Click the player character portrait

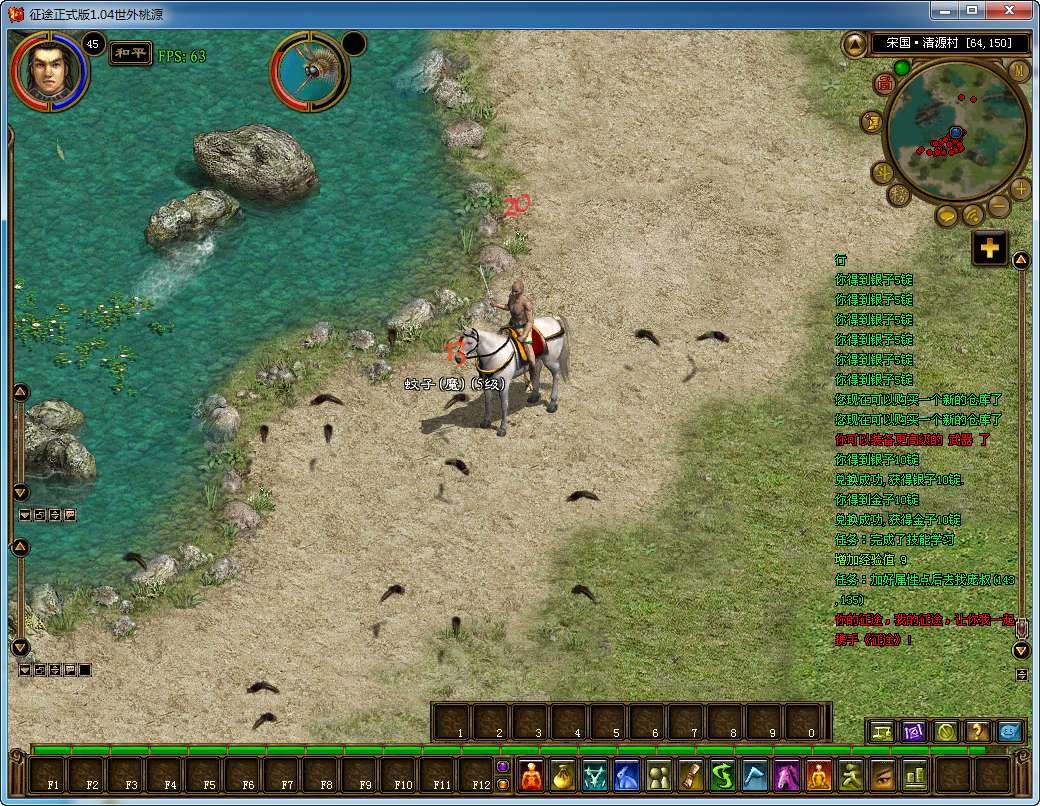tap(50, 71)
